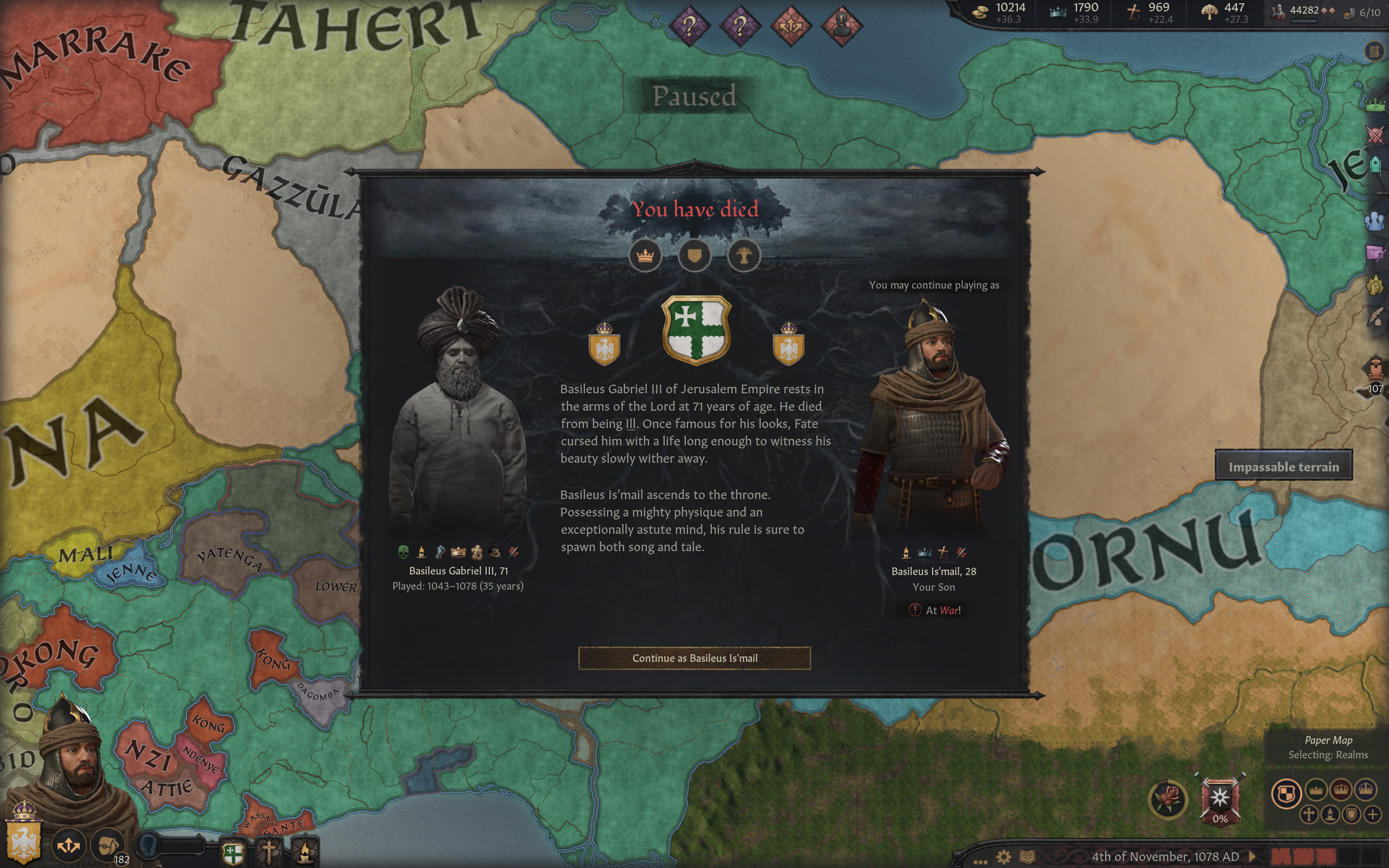Click the first purple question mark alert
The height and width of the screenshot is (868, 1389).
click(689, 26)
